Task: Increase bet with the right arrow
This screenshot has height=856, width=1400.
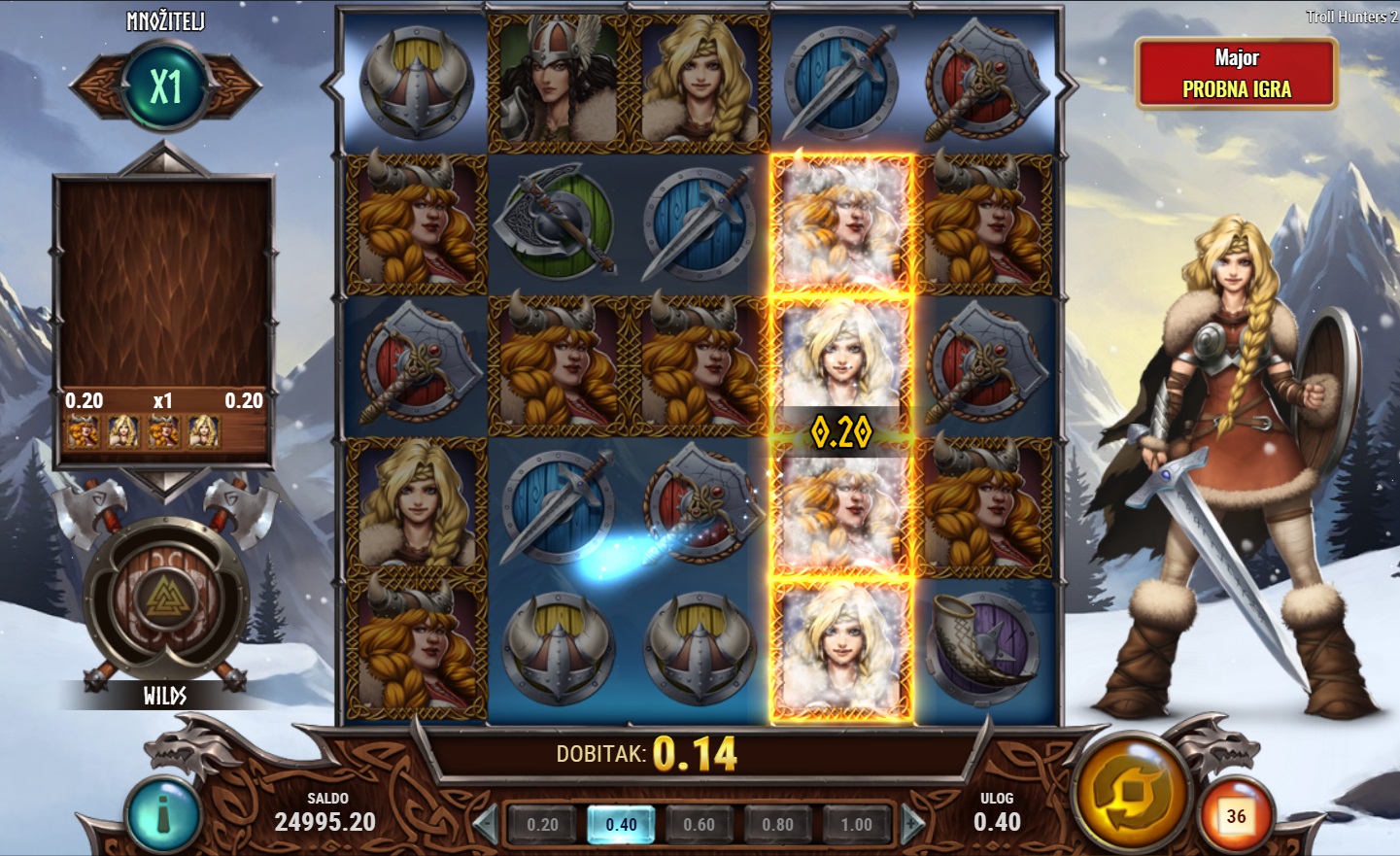Action: click(x=912, y=825)
